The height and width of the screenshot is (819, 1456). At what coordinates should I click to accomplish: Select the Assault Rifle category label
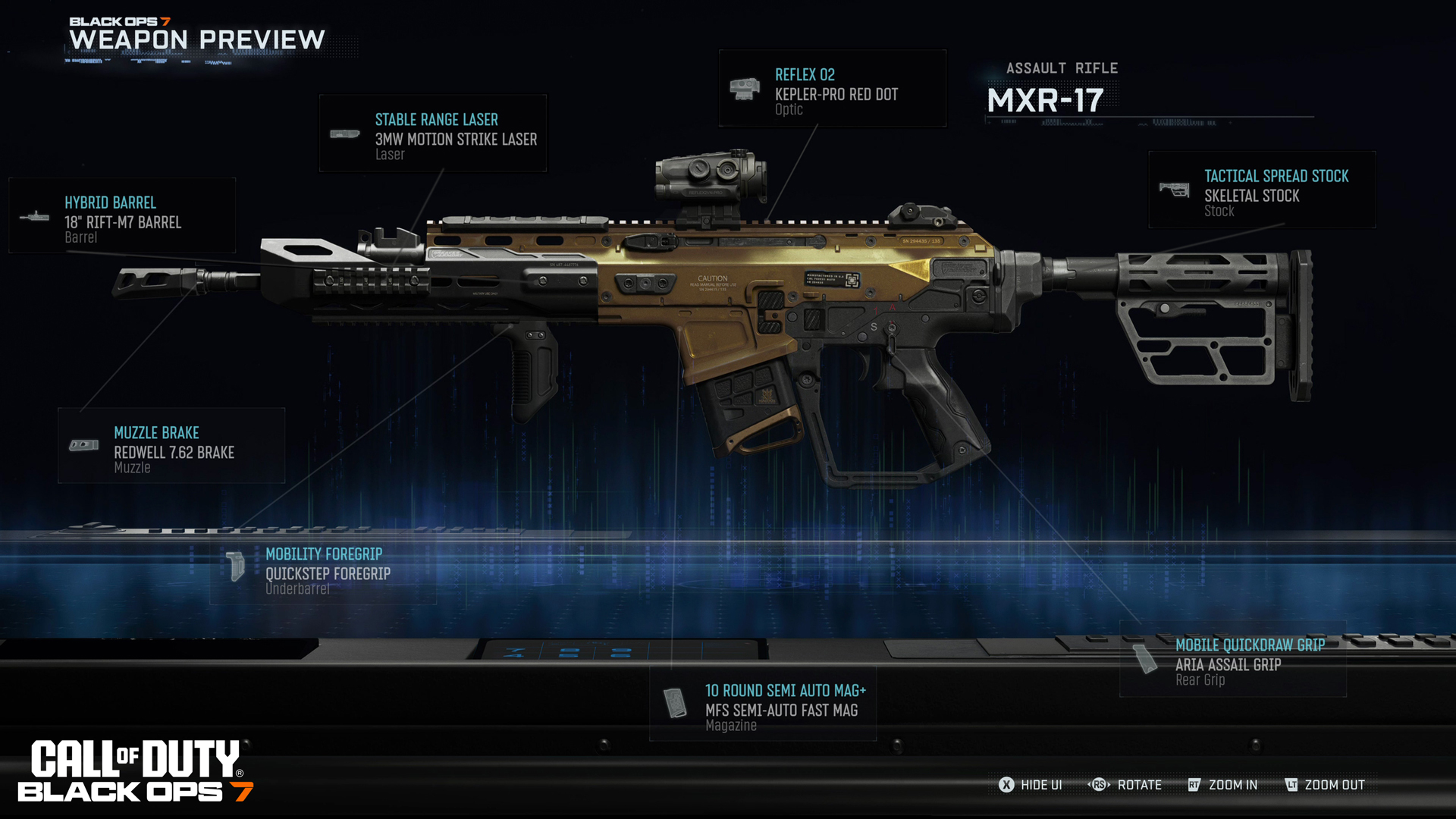click(x=1062, y=68)
